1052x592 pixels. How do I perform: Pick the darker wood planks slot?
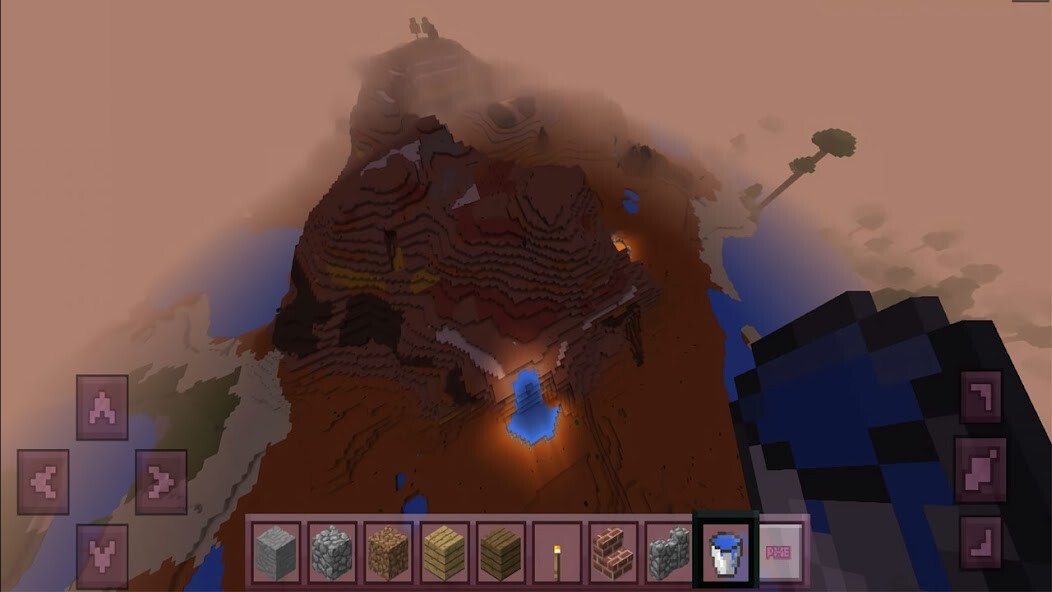[500, 550]
